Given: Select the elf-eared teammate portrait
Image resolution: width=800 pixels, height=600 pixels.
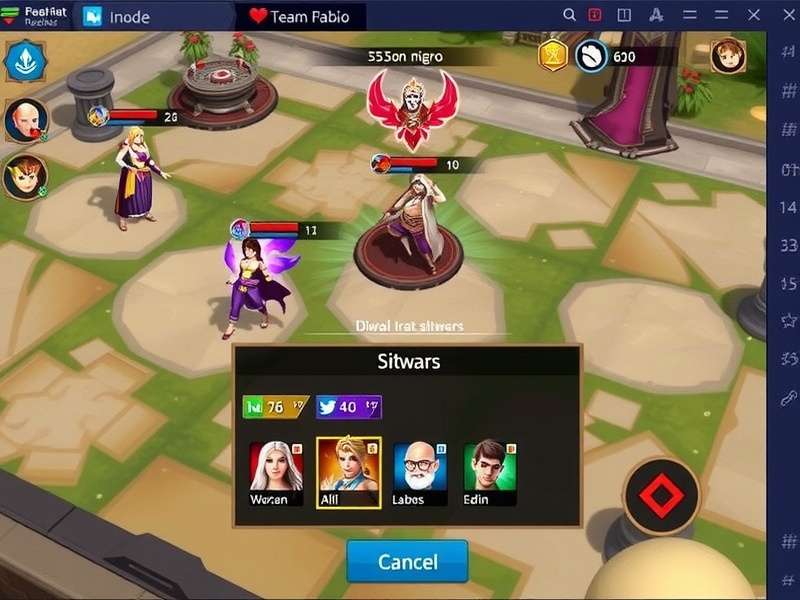Looking at the screenshot, I should [23, 177].
